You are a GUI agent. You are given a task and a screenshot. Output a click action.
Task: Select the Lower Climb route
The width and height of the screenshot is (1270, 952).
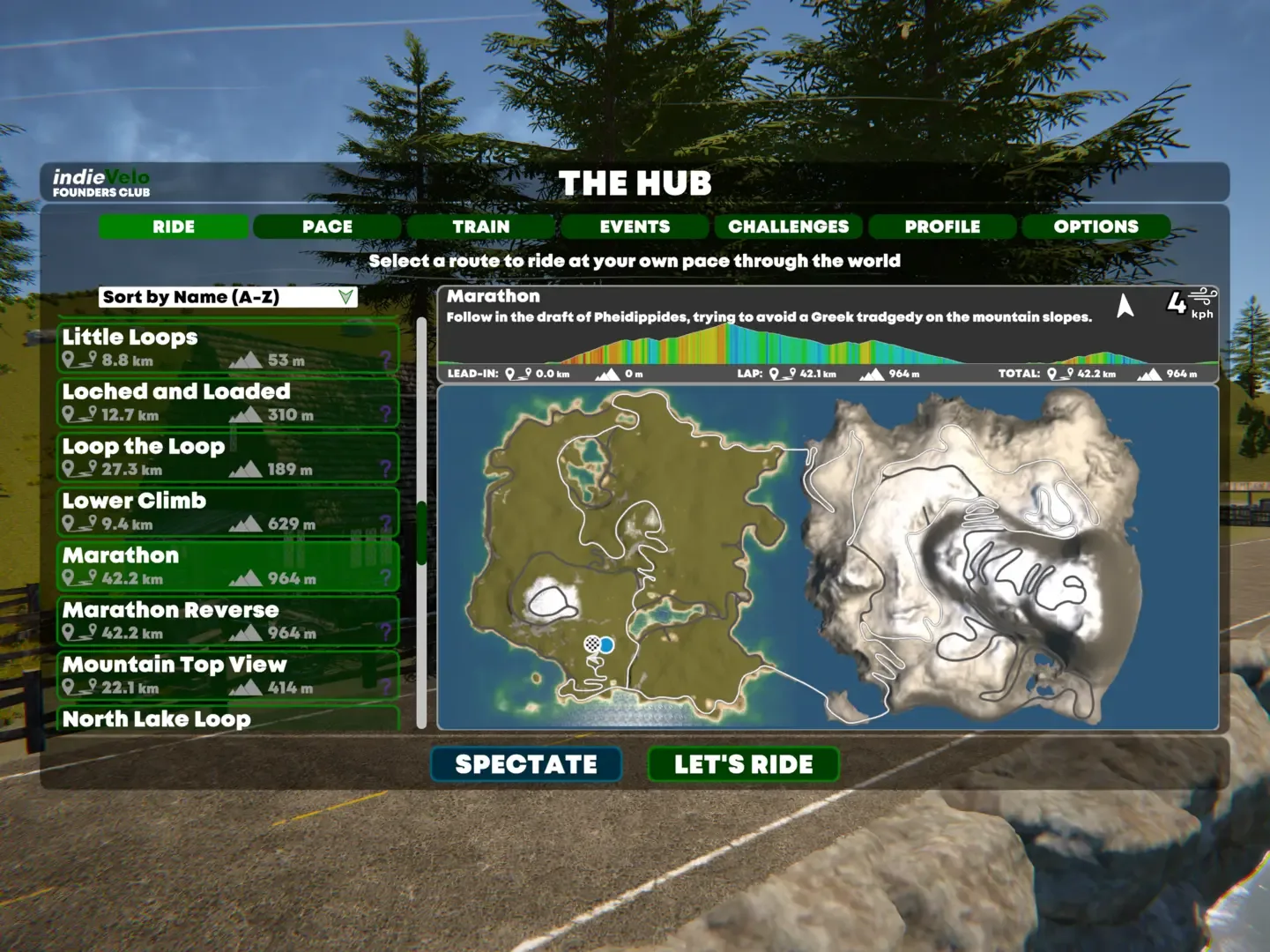coord(227,511)
